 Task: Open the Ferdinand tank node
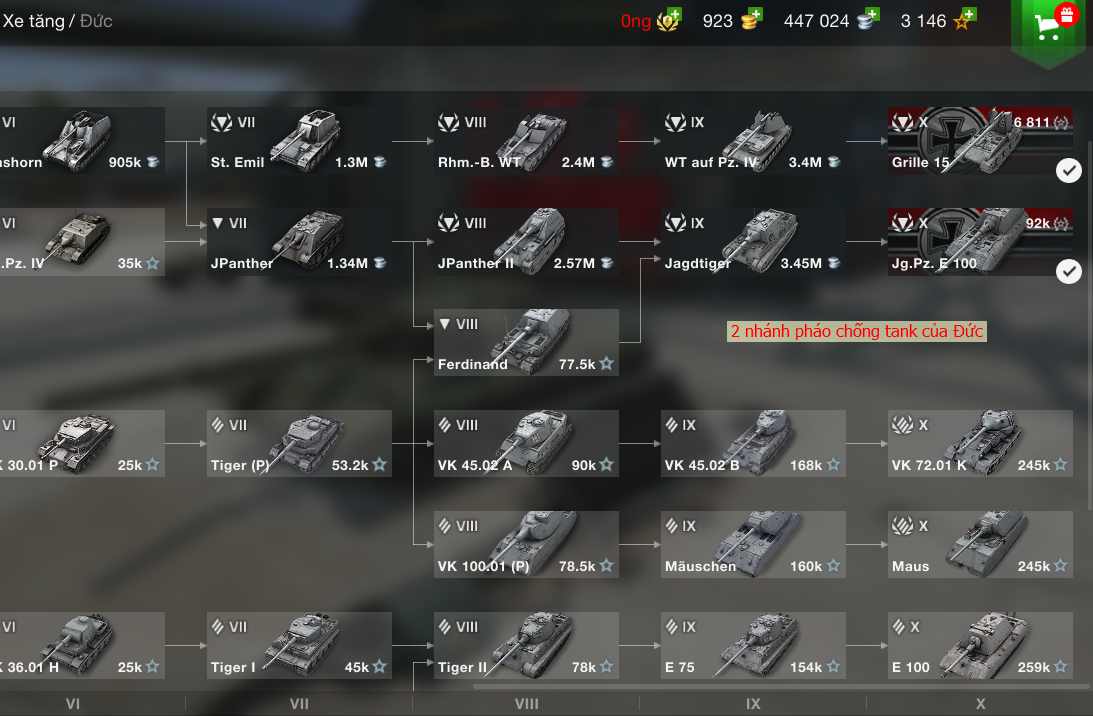[526, 343]
